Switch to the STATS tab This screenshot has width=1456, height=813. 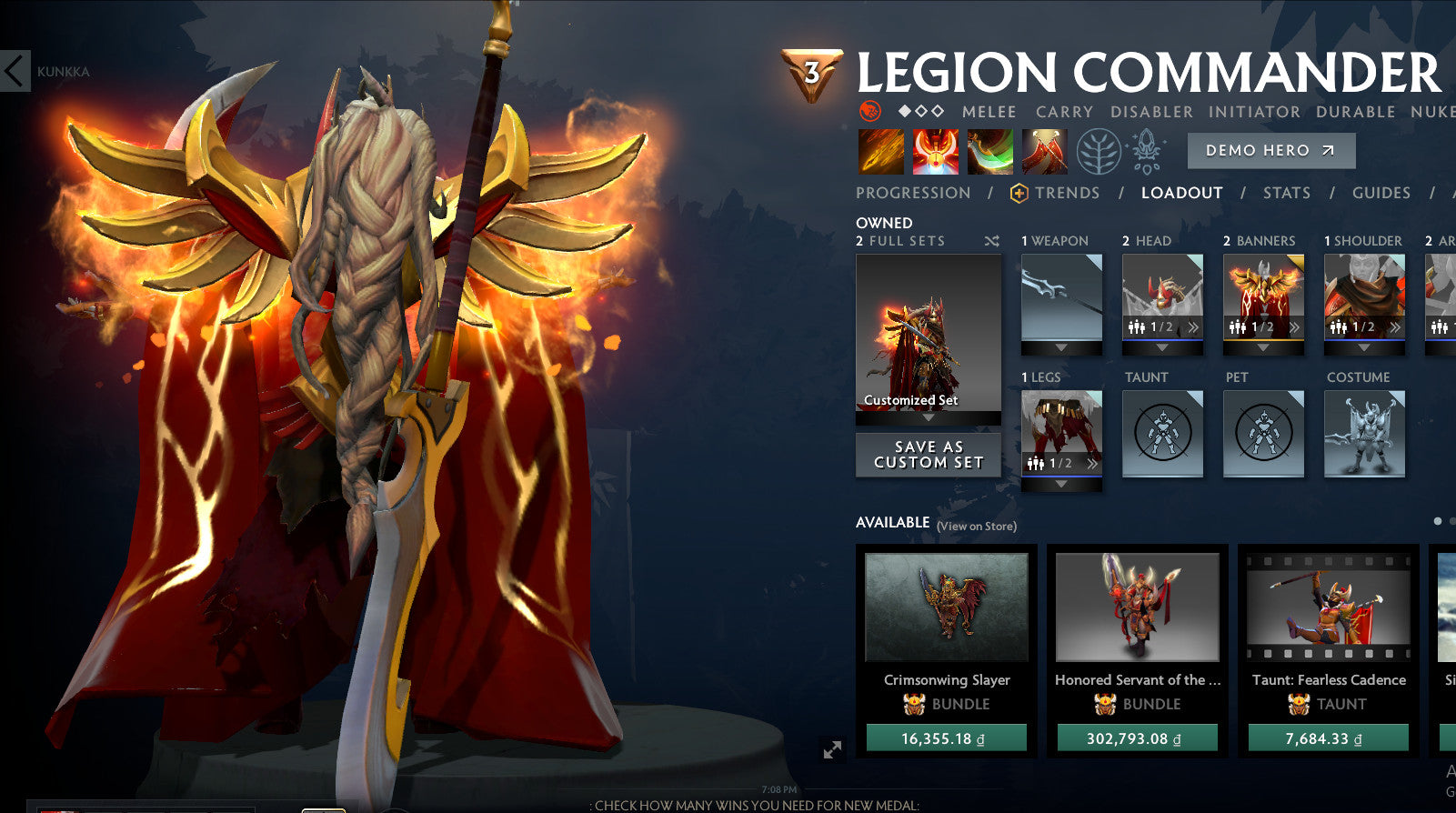[1288, 193]
